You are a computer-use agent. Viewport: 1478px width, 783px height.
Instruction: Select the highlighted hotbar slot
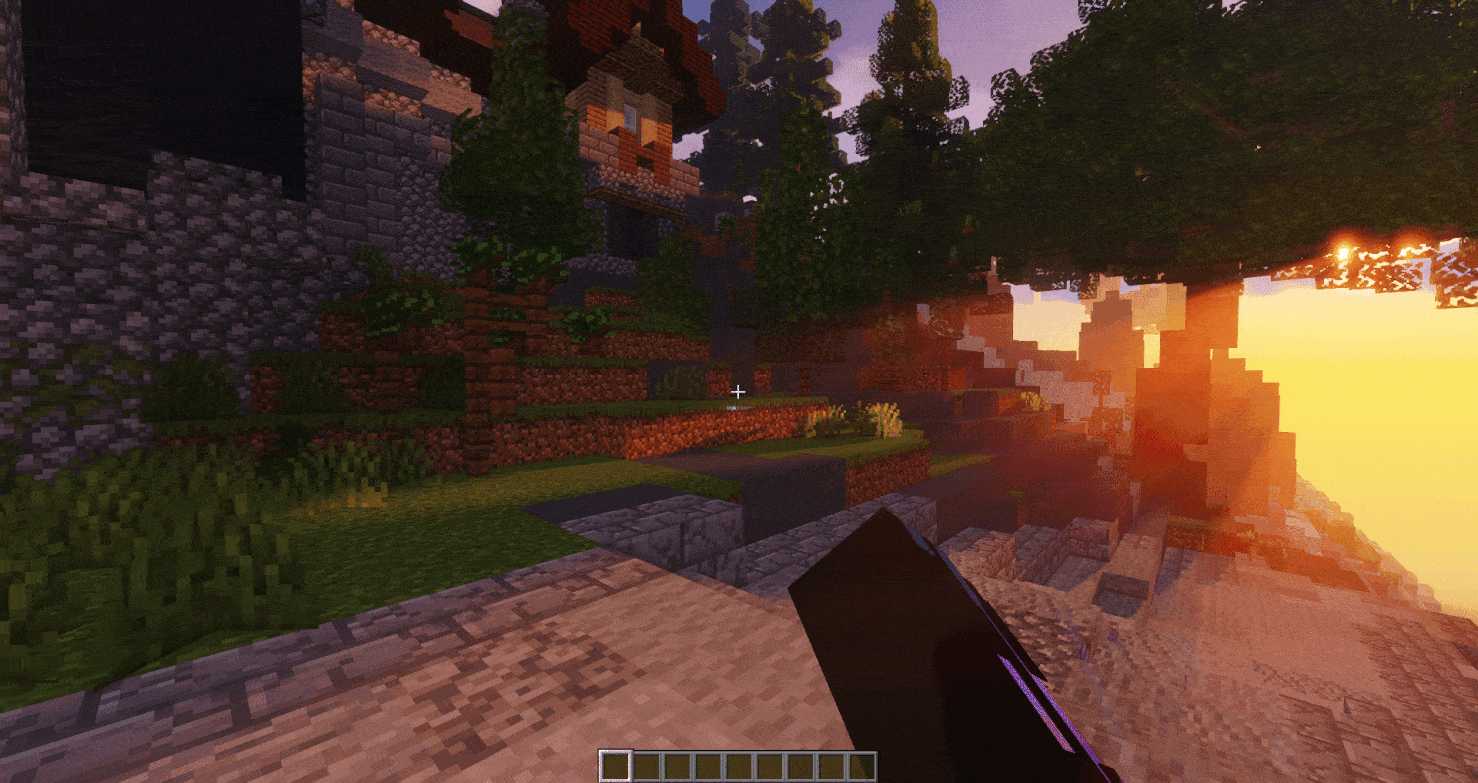(615, 767)
